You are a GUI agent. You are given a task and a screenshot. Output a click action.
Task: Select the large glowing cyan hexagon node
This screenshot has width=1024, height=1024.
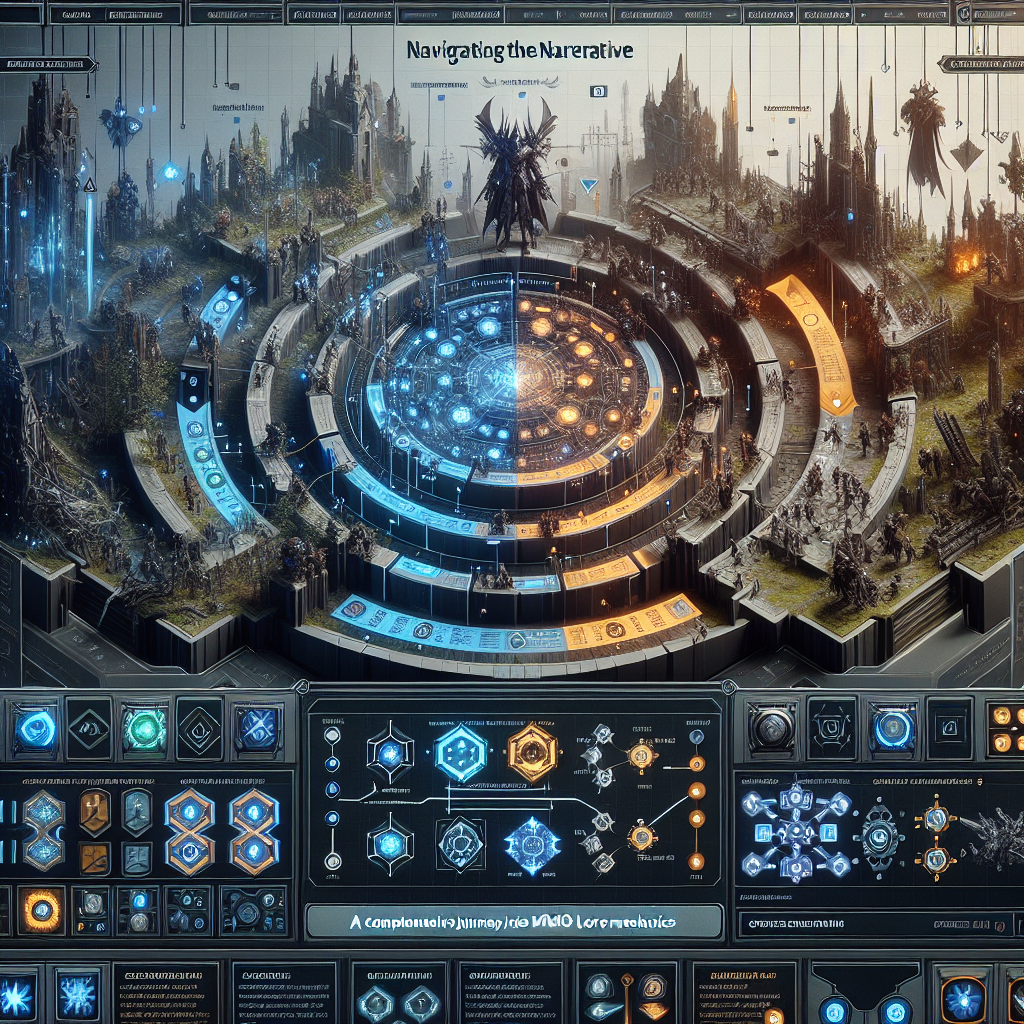[x=461, y=752]
